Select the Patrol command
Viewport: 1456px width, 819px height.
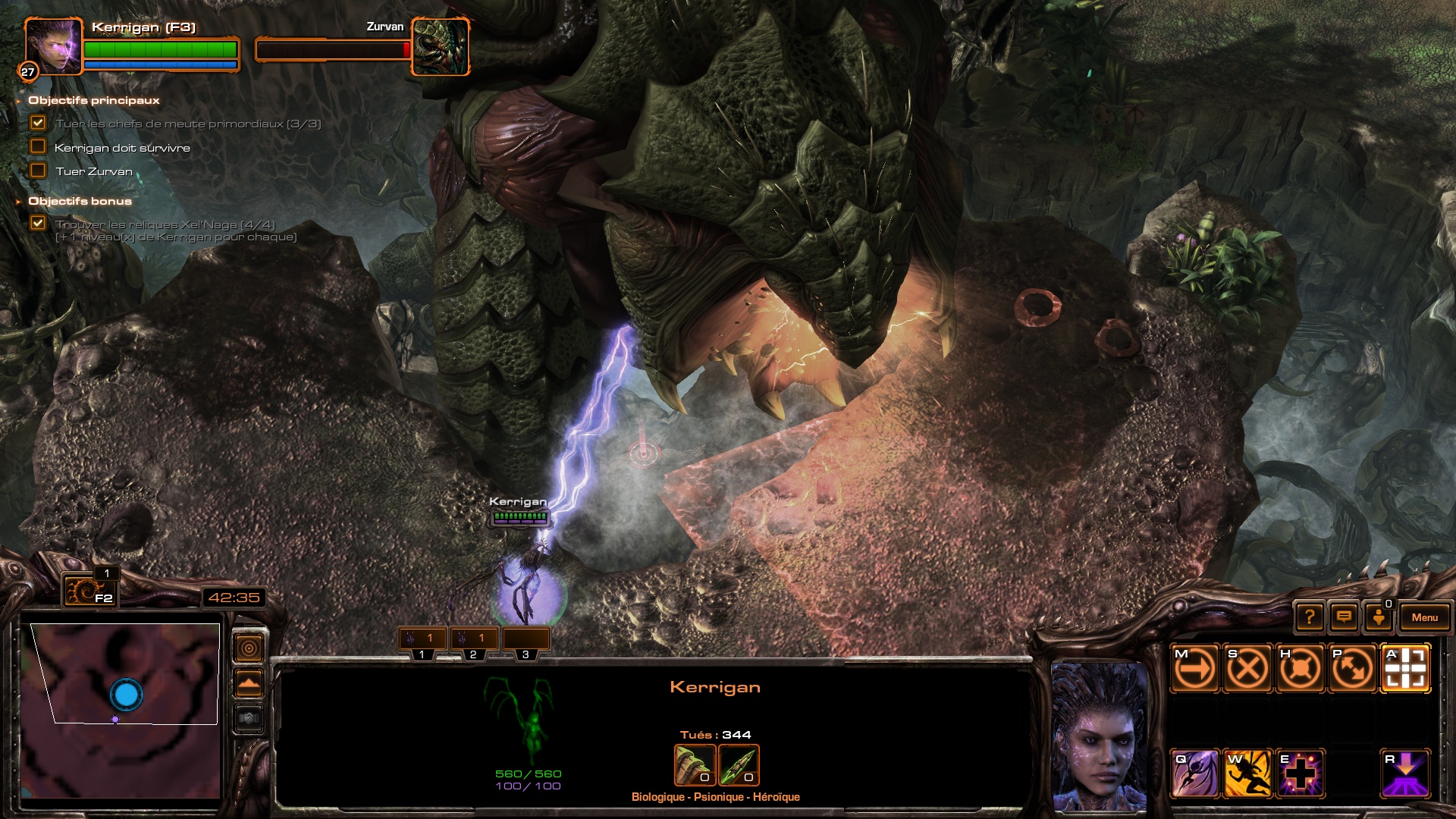(1352, 669)
